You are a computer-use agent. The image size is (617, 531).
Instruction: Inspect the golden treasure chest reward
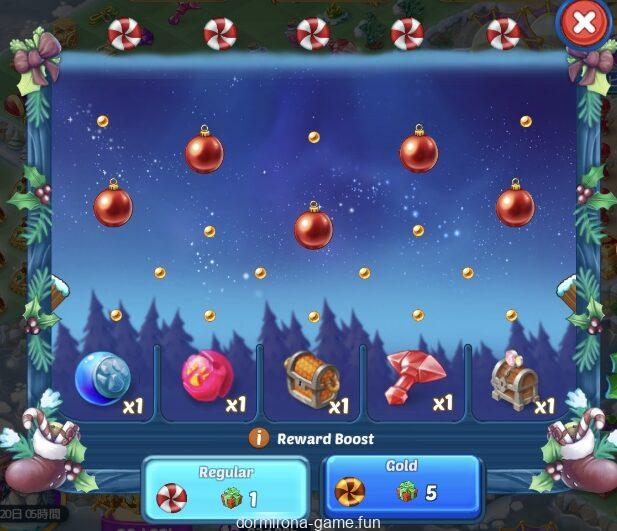pyautogui.click(x=311, y=378)
